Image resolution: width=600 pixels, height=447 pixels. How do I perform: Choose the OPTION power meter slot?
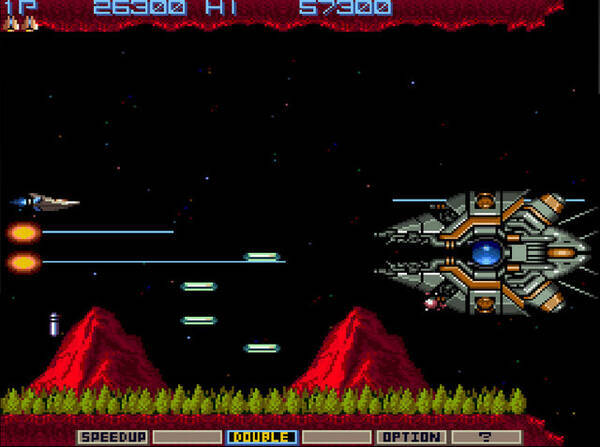tap(410, 437)
